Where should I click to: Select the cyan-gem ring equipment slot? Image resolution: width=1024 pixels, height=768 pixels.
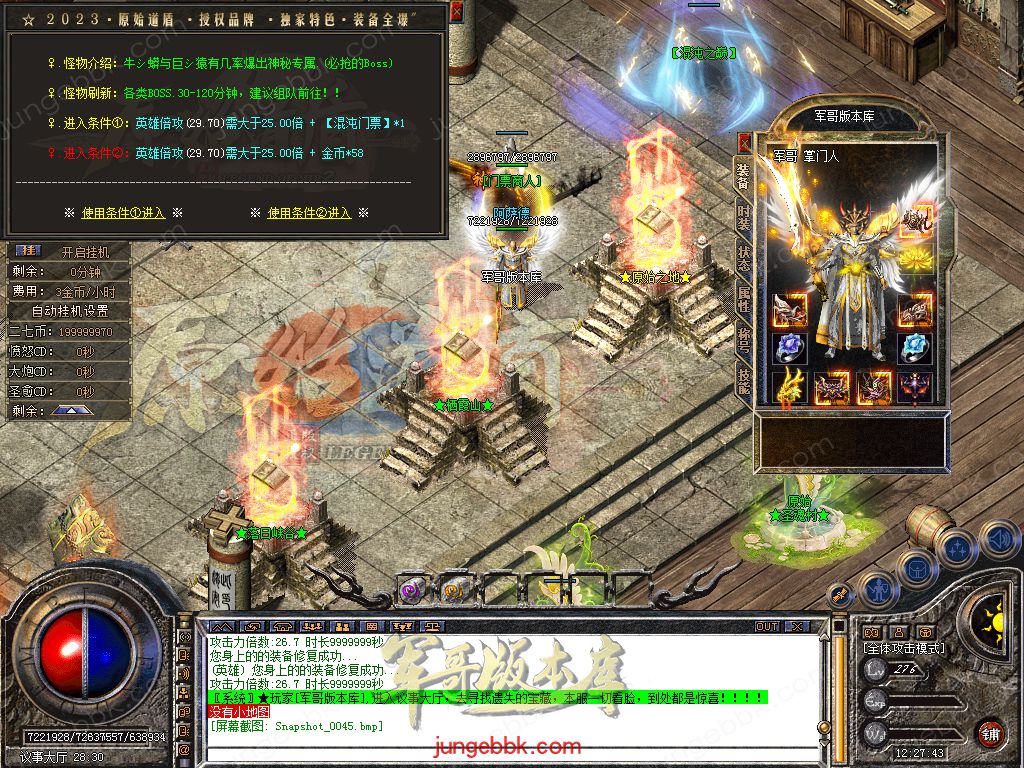pos(914,347)
